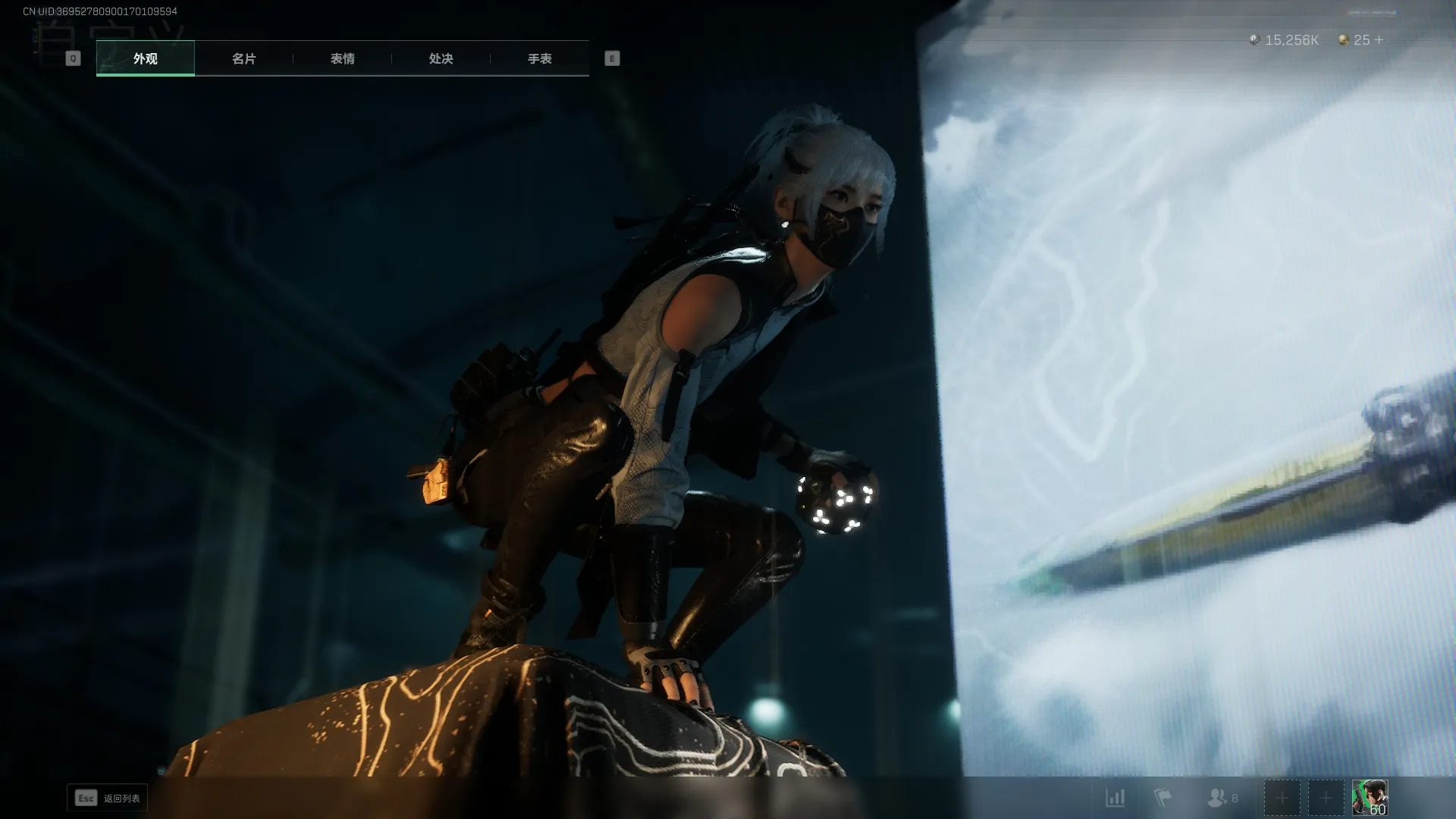Image resolution: width=1456 pixels, height=819 pixels.
Task: Click 返回列表 to return to list
Action: click(x=108, y=798)
